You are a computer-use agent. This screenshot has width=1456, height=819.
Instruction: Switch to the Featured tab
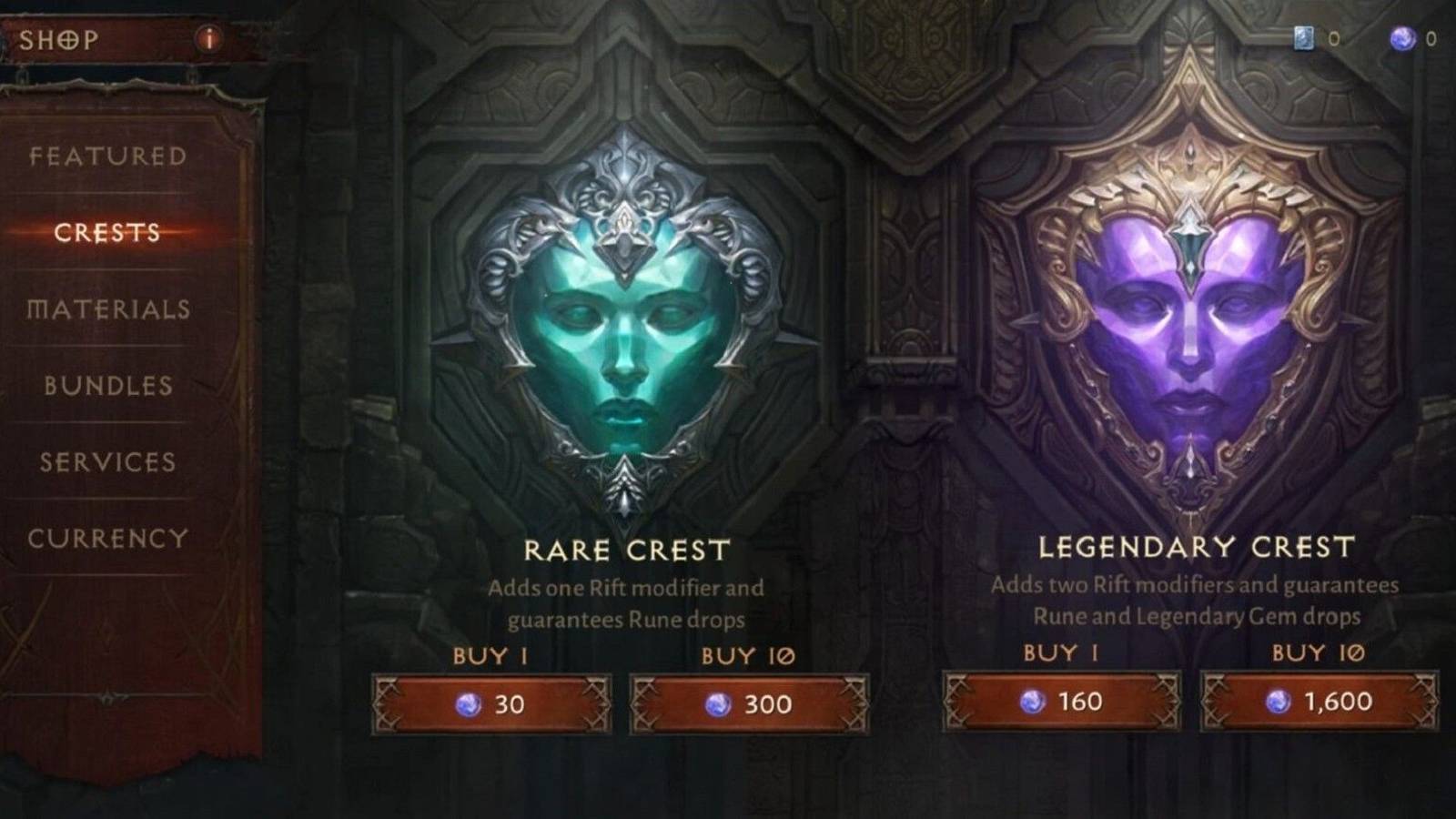click(x=106, y=157)
